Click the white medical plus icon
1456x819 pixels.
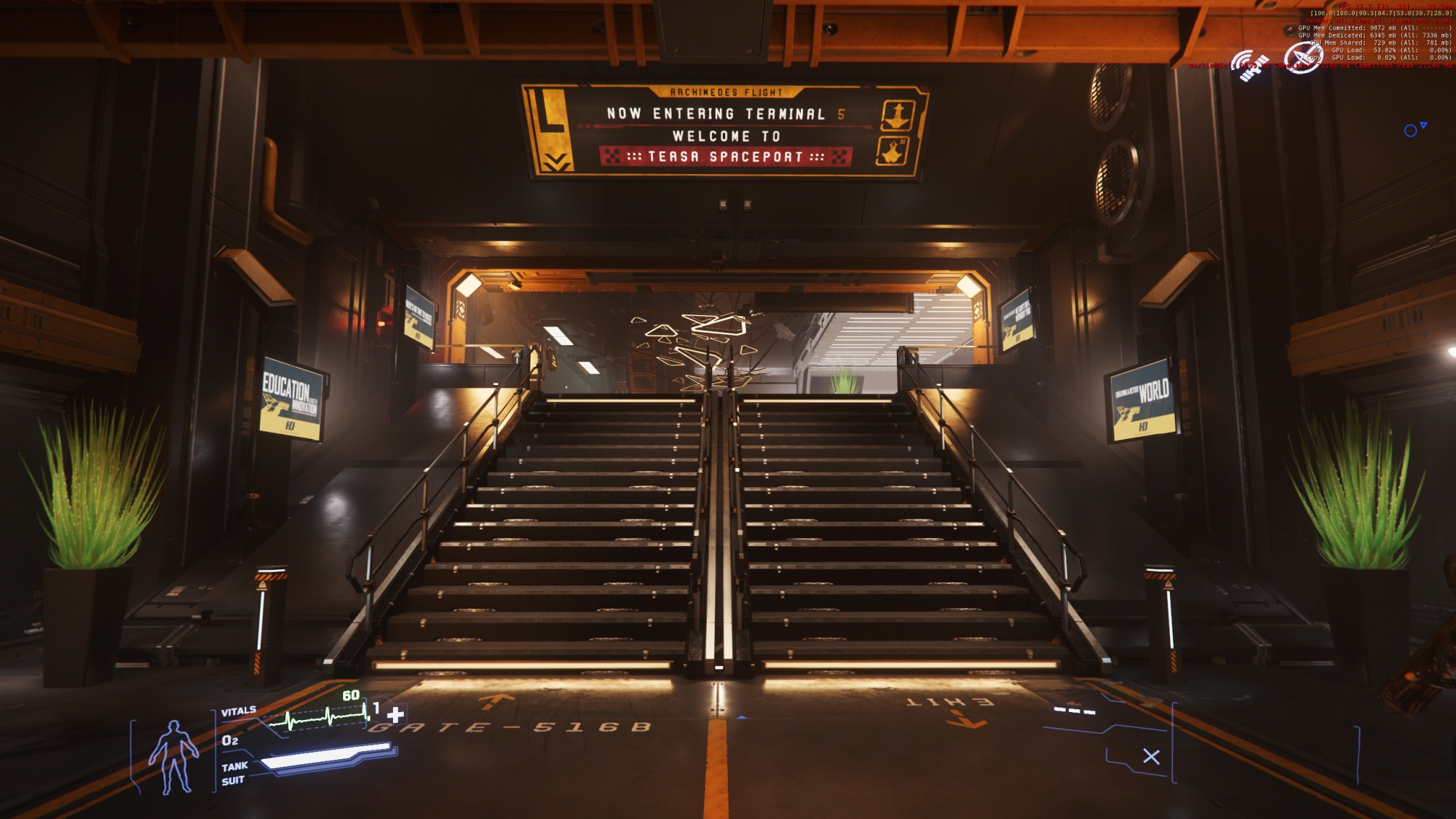pyautogui.click(x=395, y=714)
